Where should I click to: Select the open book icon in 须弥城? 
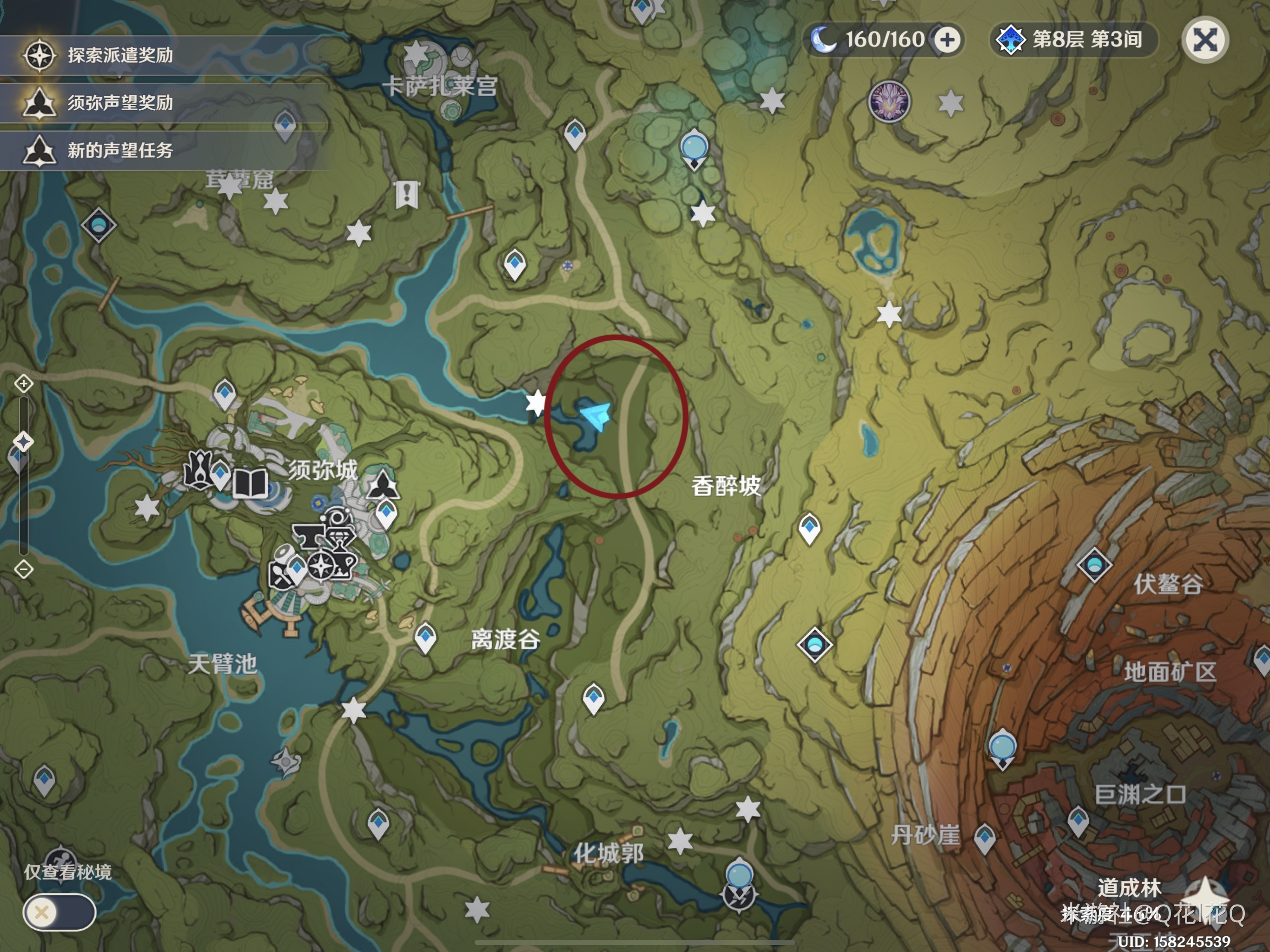click(x=251, y=483)
